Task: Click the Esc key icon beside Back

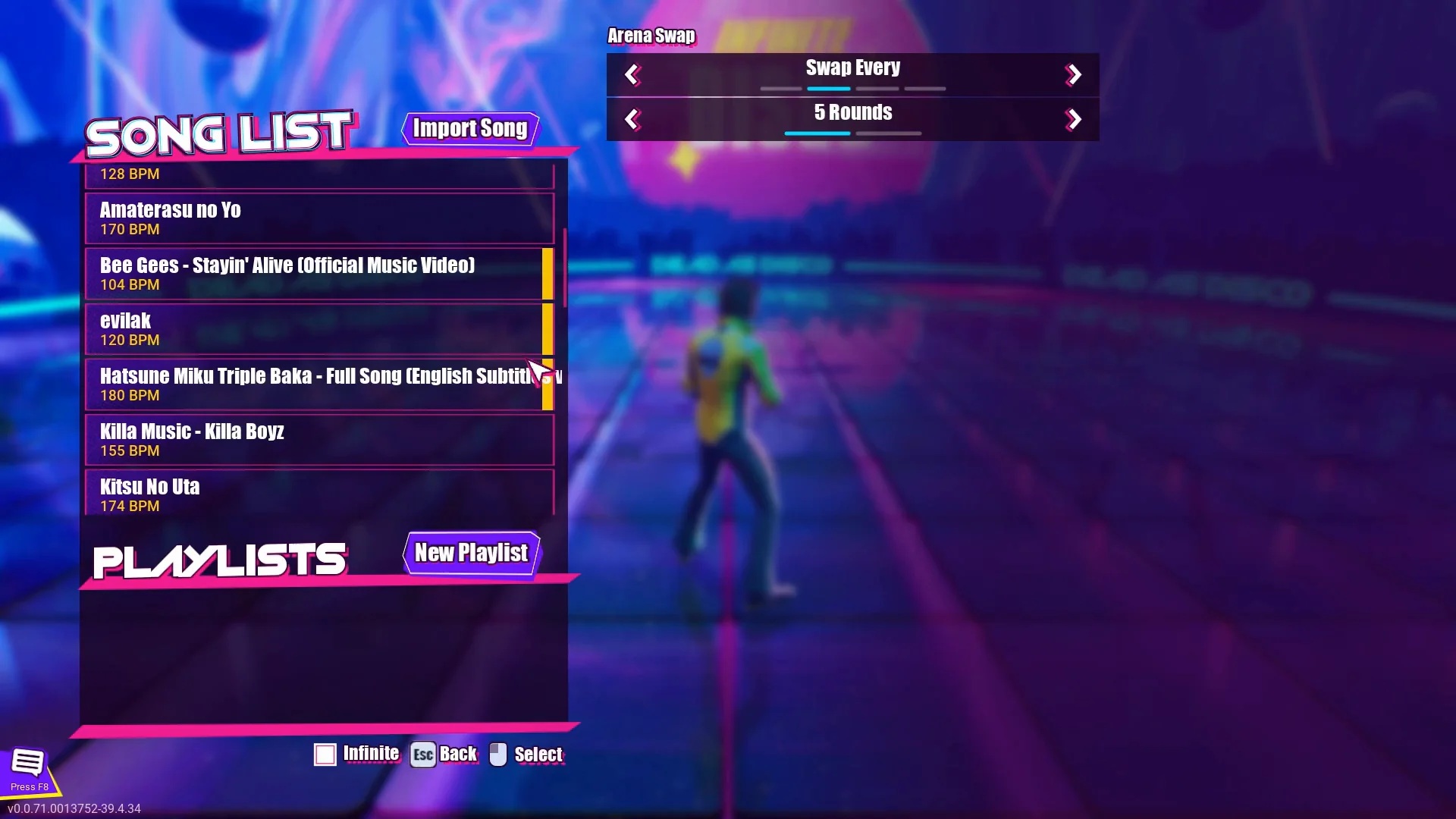Action: tap(422, 754)
